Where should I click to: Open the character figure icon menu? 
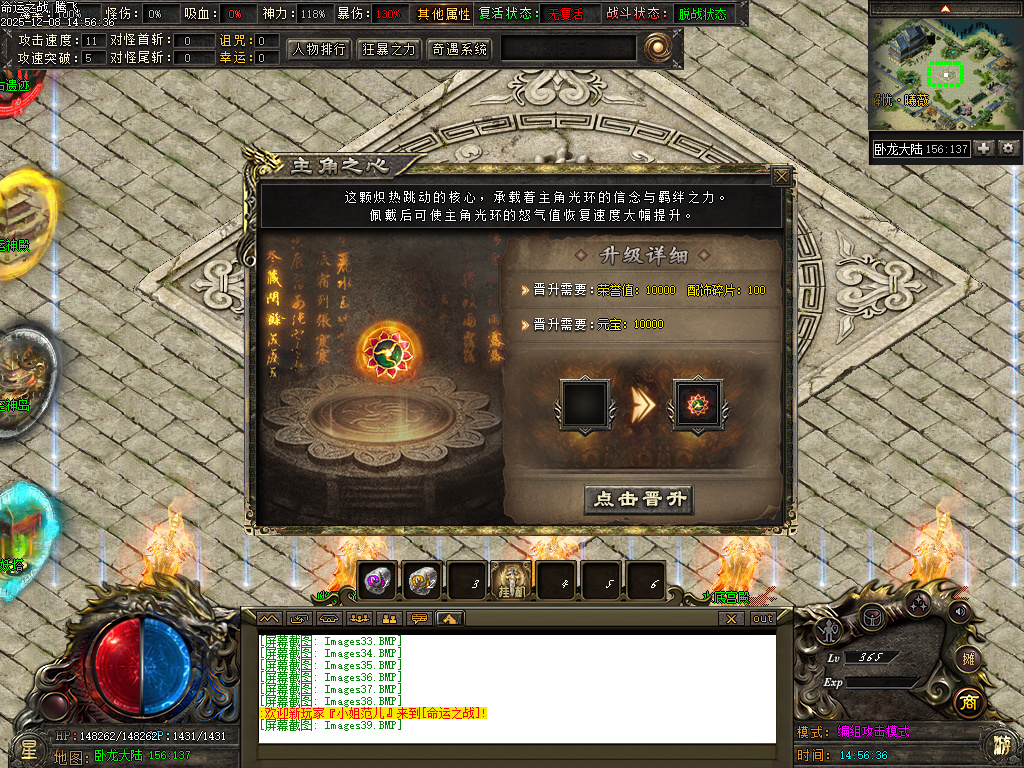click(829, 630)
